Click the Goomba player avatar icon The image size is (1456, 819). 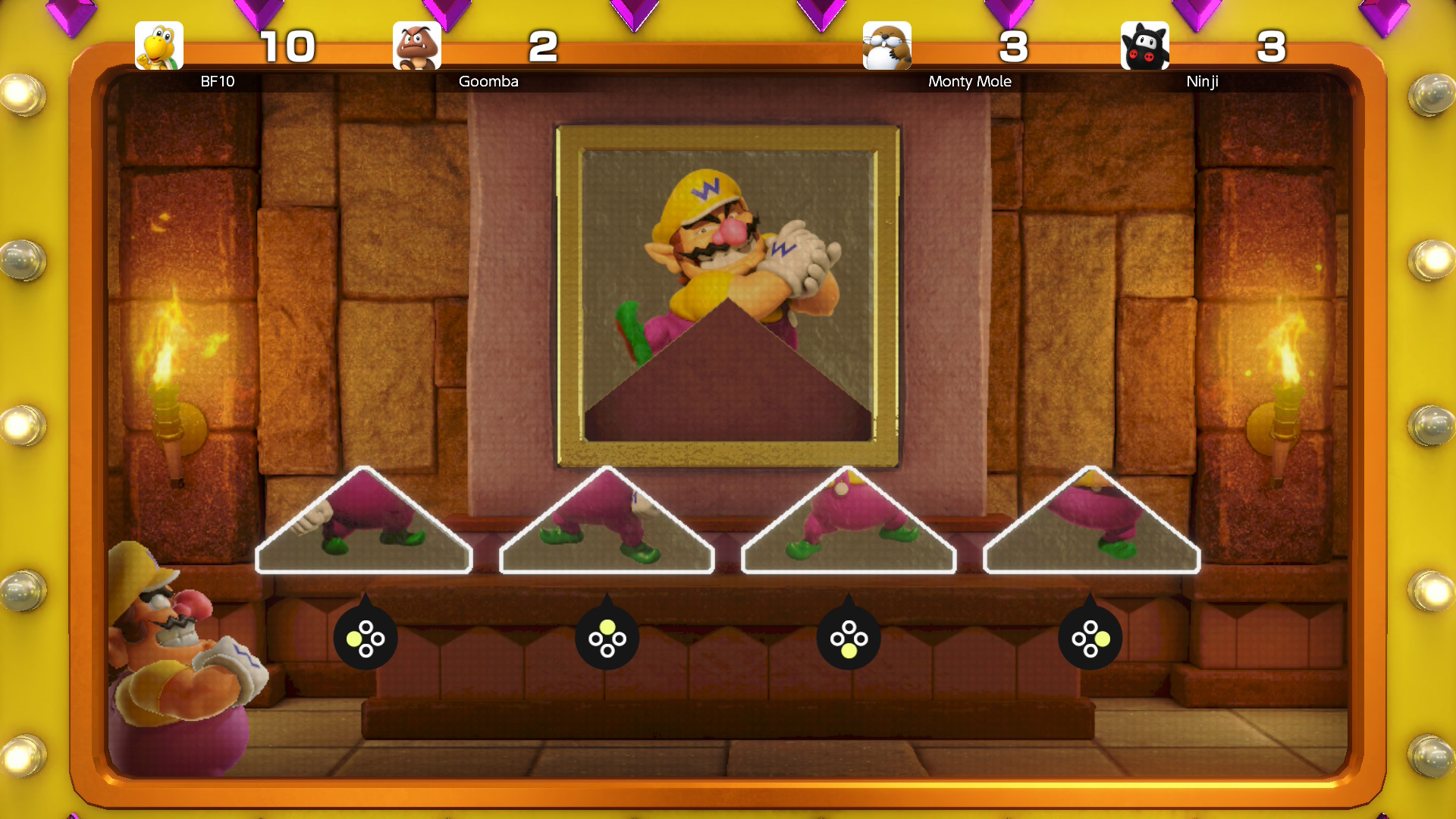417,45
